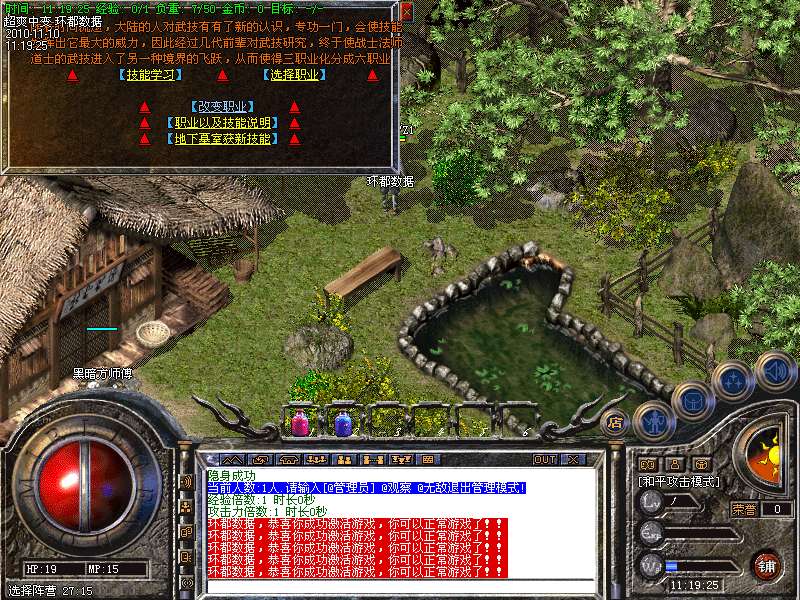Open 职业以及技能说明 class and skill guide

click(x=222, y=123)
